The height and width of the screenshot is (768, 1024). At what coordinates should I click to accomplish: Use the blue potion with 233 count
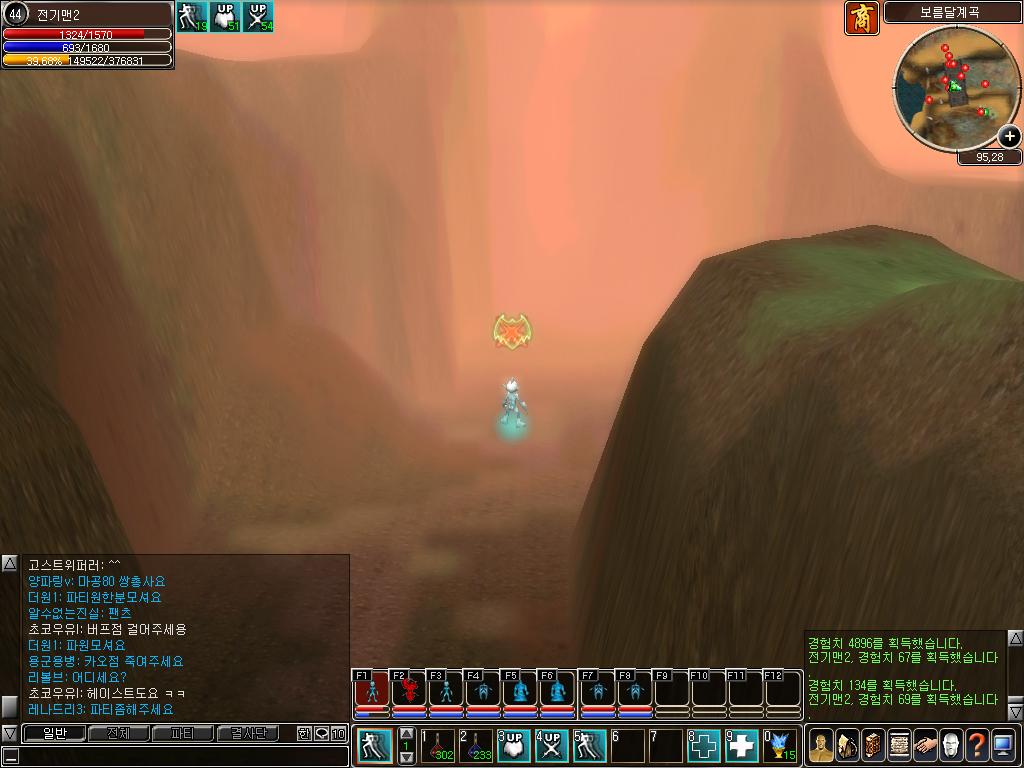pos(477,745)
